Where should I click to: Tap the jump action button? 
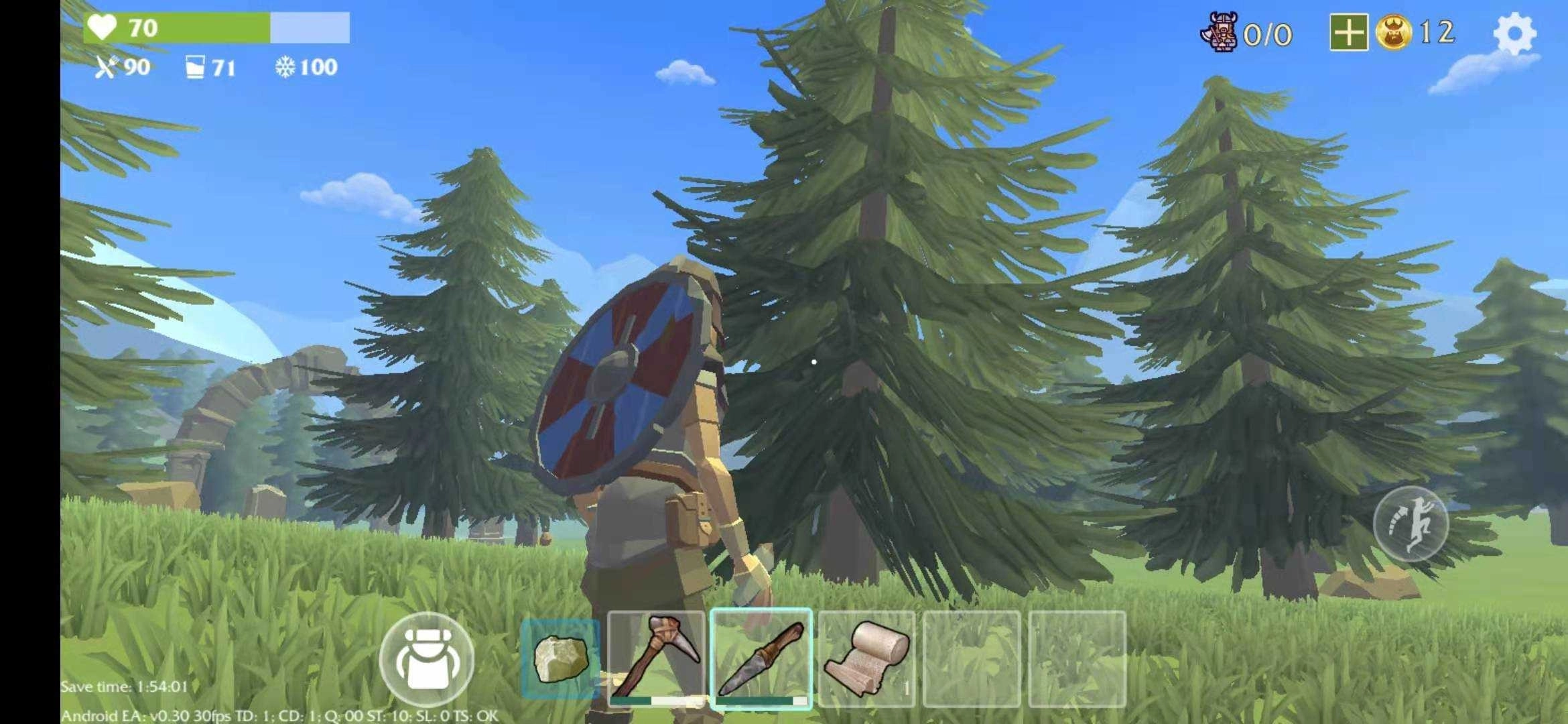point(1411,524)
